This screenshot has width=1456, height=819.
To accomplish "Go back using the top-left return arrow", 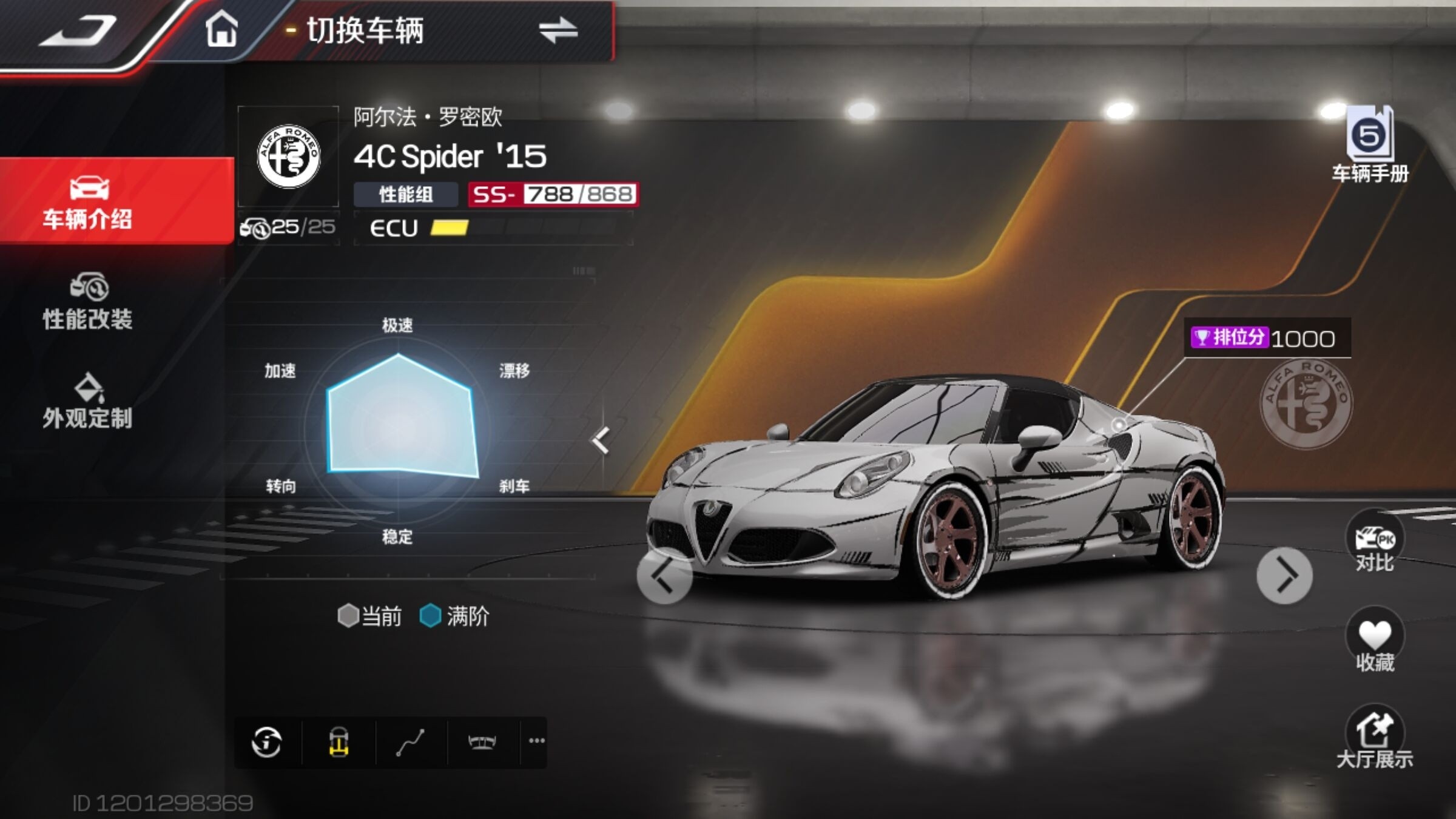I will click(79, 30).
